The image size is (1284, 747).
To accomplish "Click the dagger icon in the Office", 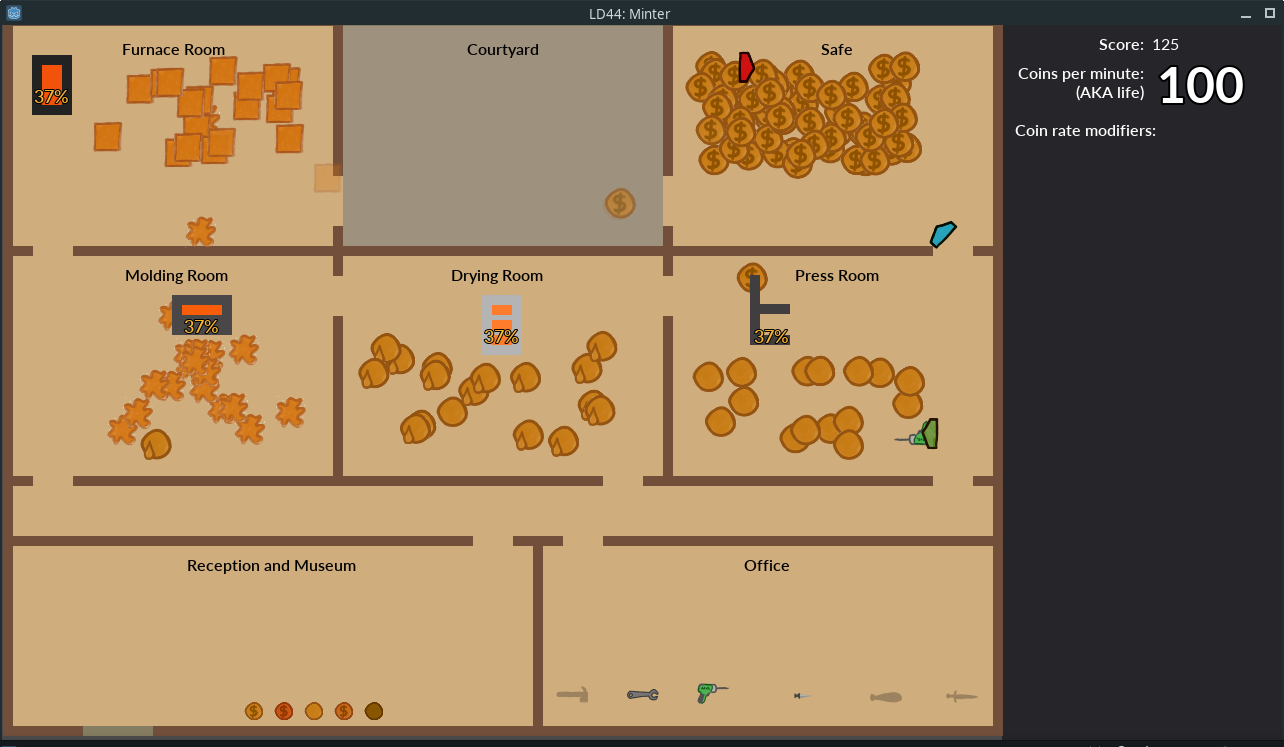I will pyautogui.click(x=960, y=694).
